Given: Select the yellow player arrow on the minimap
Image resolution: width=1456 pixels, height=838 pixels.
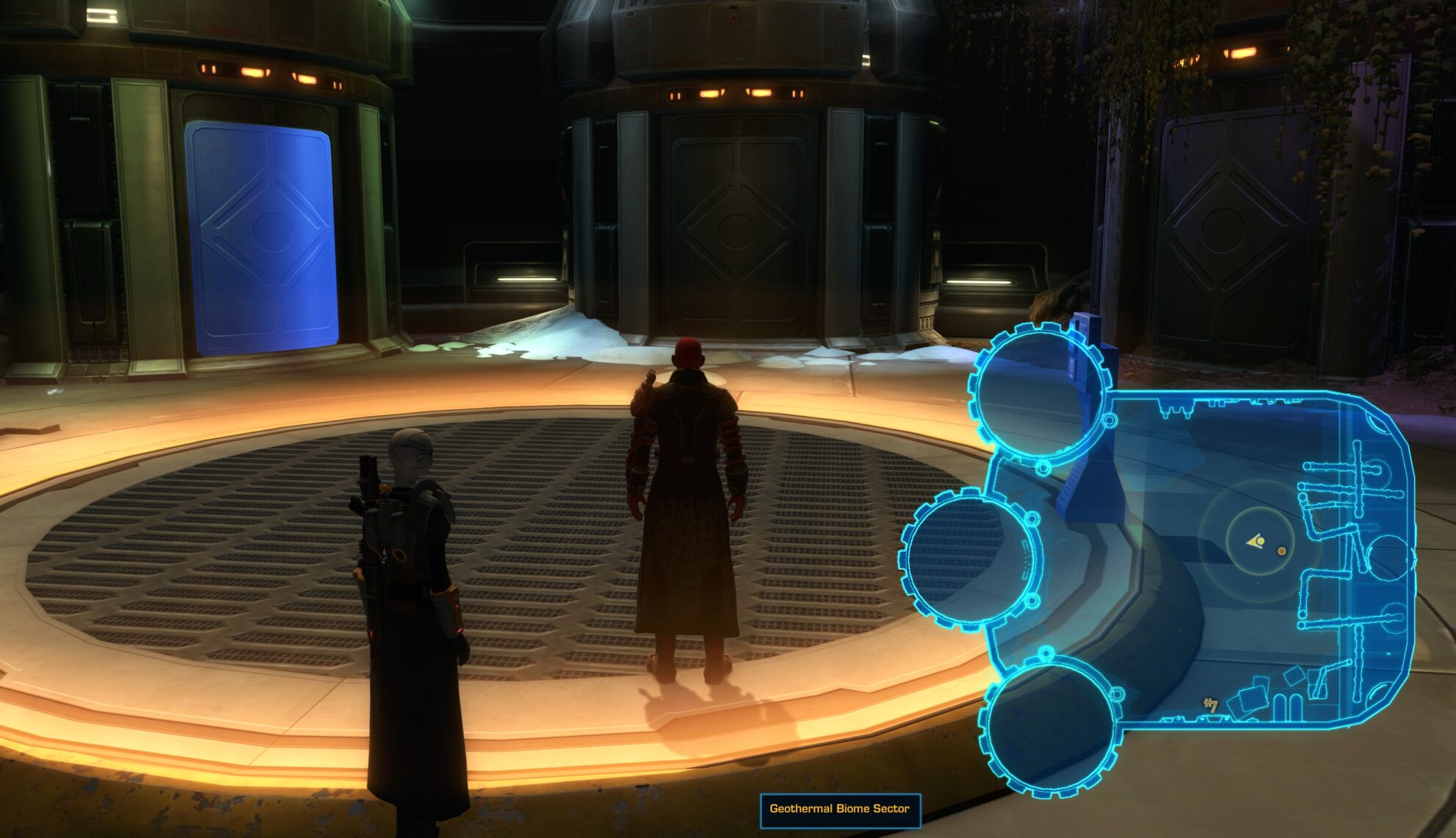Looking at the screenshot, I should click(x=1255, y=541).
